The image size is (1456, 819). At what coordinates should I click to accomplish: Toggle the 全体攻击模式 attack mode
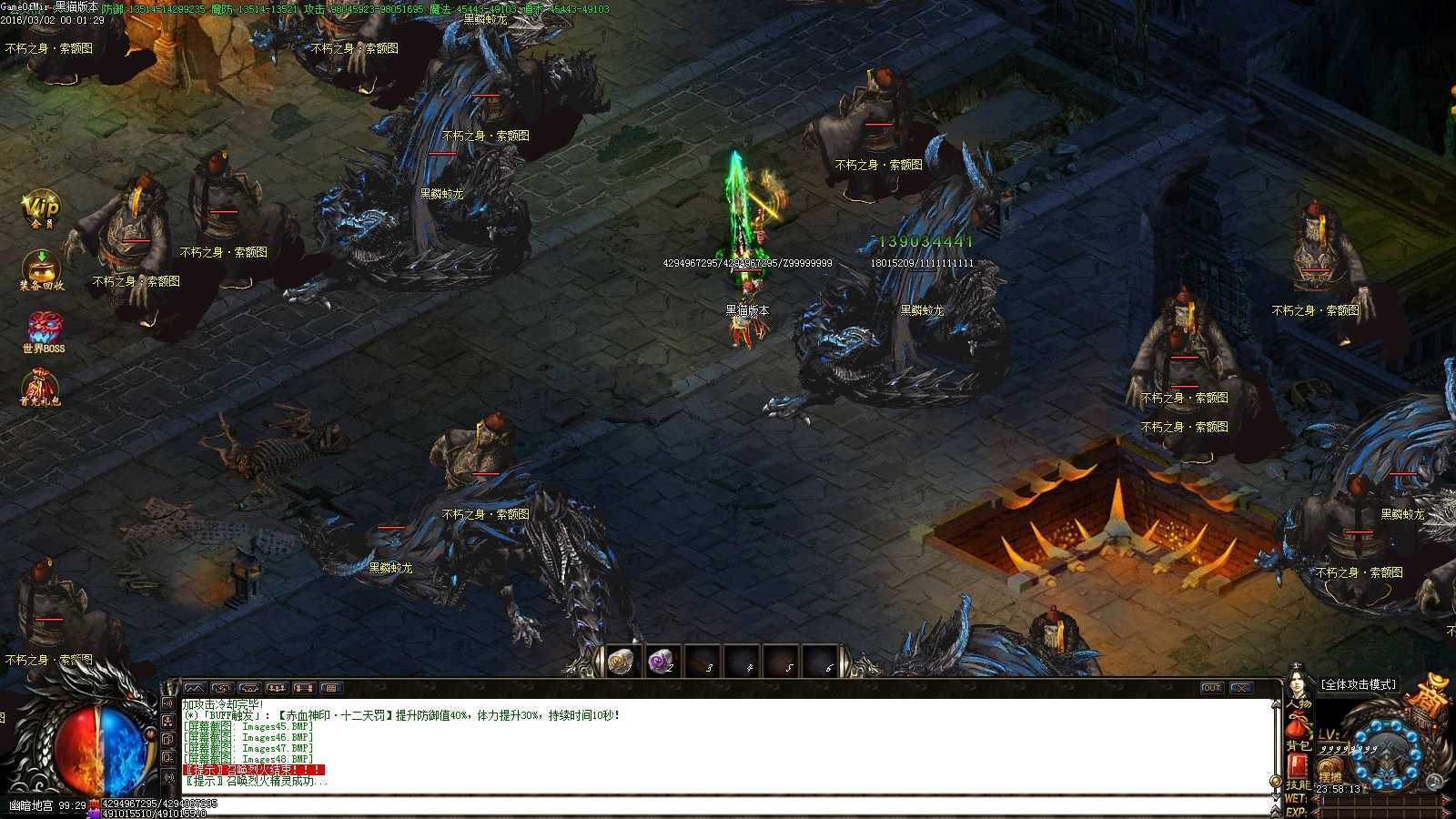click(1359, 683)
